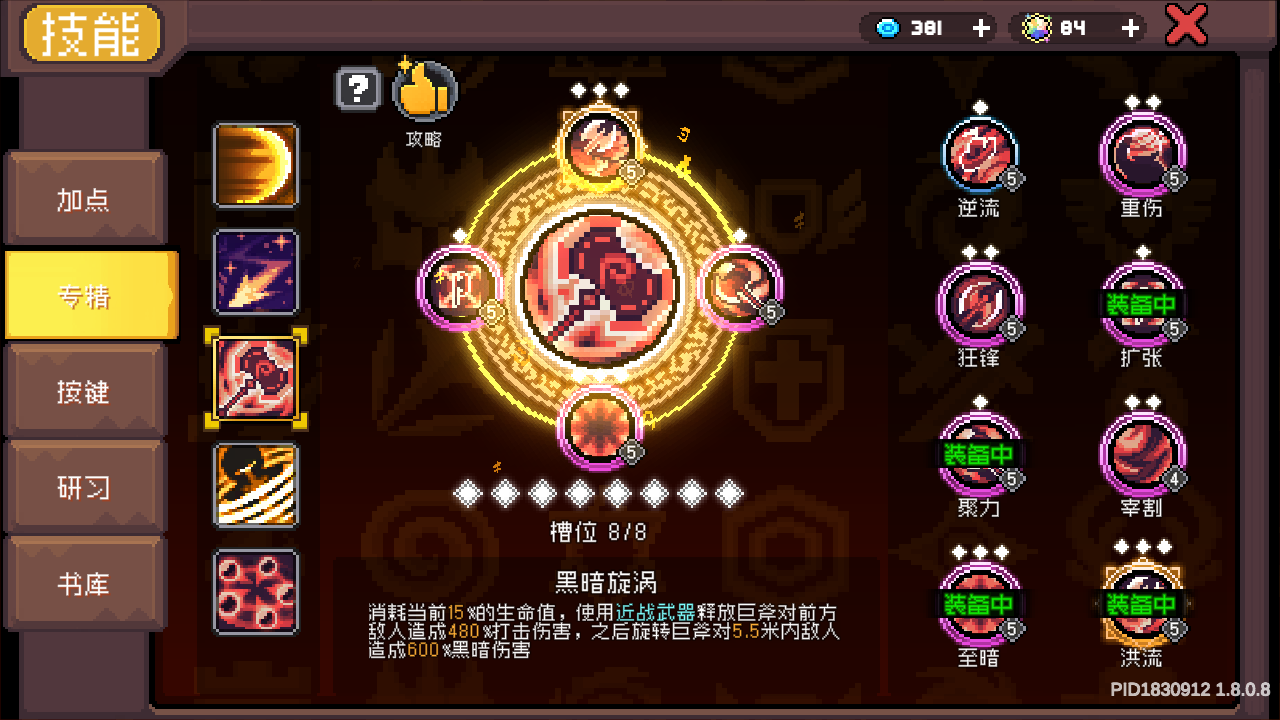Viewport: 1280px width, 720px height.
Task: Open the question mark help icon
Action: [x=359, y=90]
